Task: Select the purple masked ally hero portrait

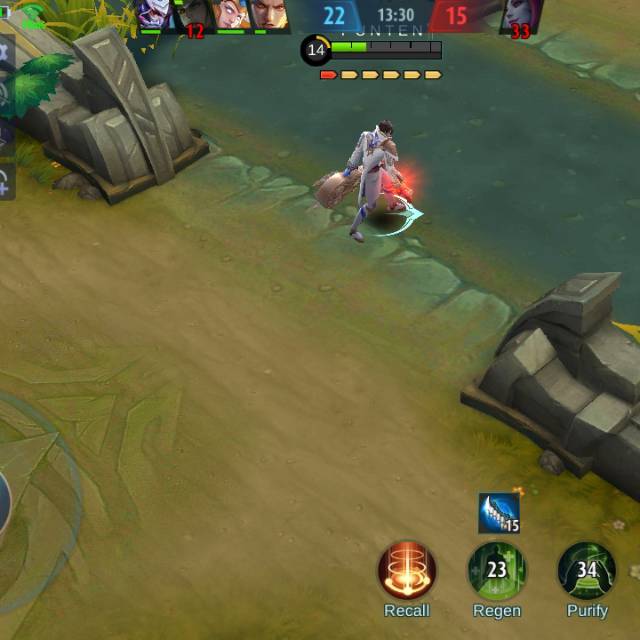Action: (x=154, y=14)
